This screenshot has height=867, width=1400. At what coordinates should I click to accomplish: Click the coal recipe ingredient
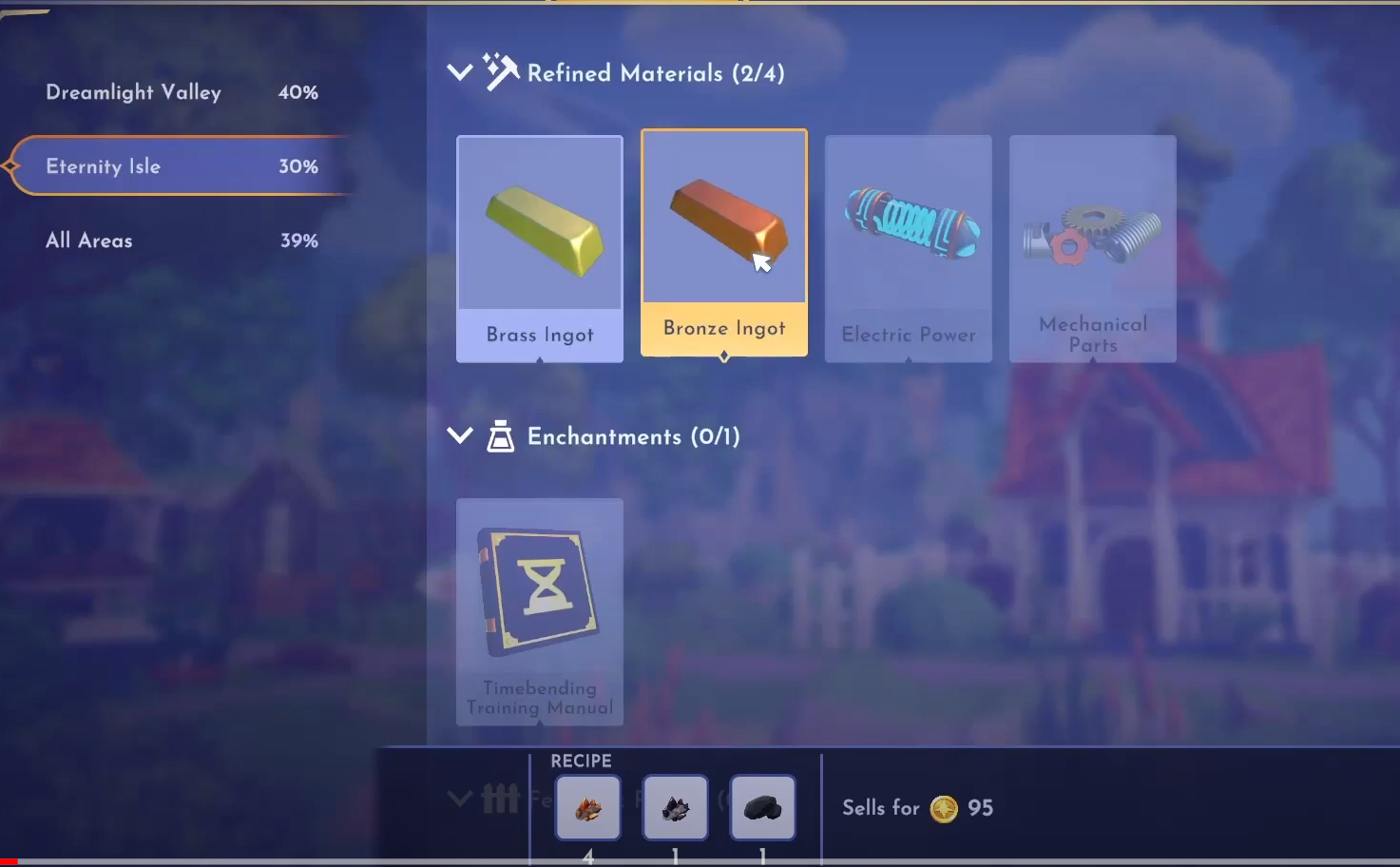click(763, 808)
